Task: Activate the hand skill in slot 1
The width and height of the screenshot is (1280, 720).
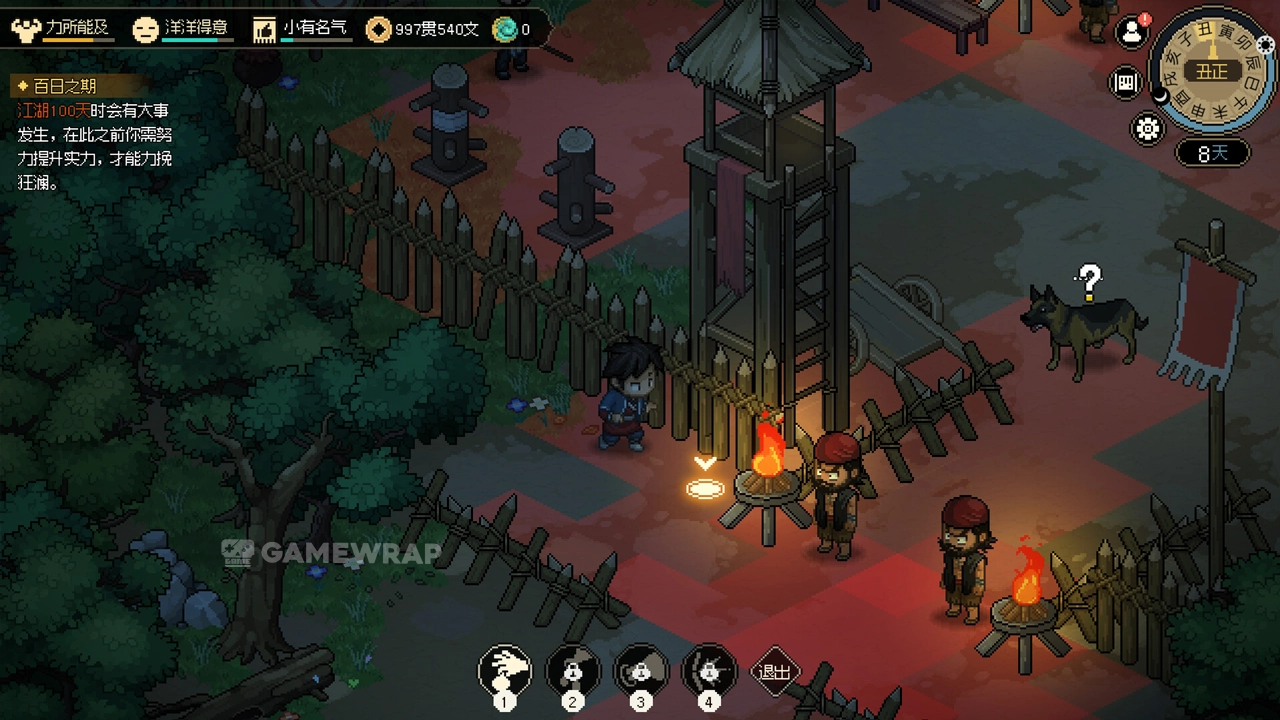Action: 504,670
